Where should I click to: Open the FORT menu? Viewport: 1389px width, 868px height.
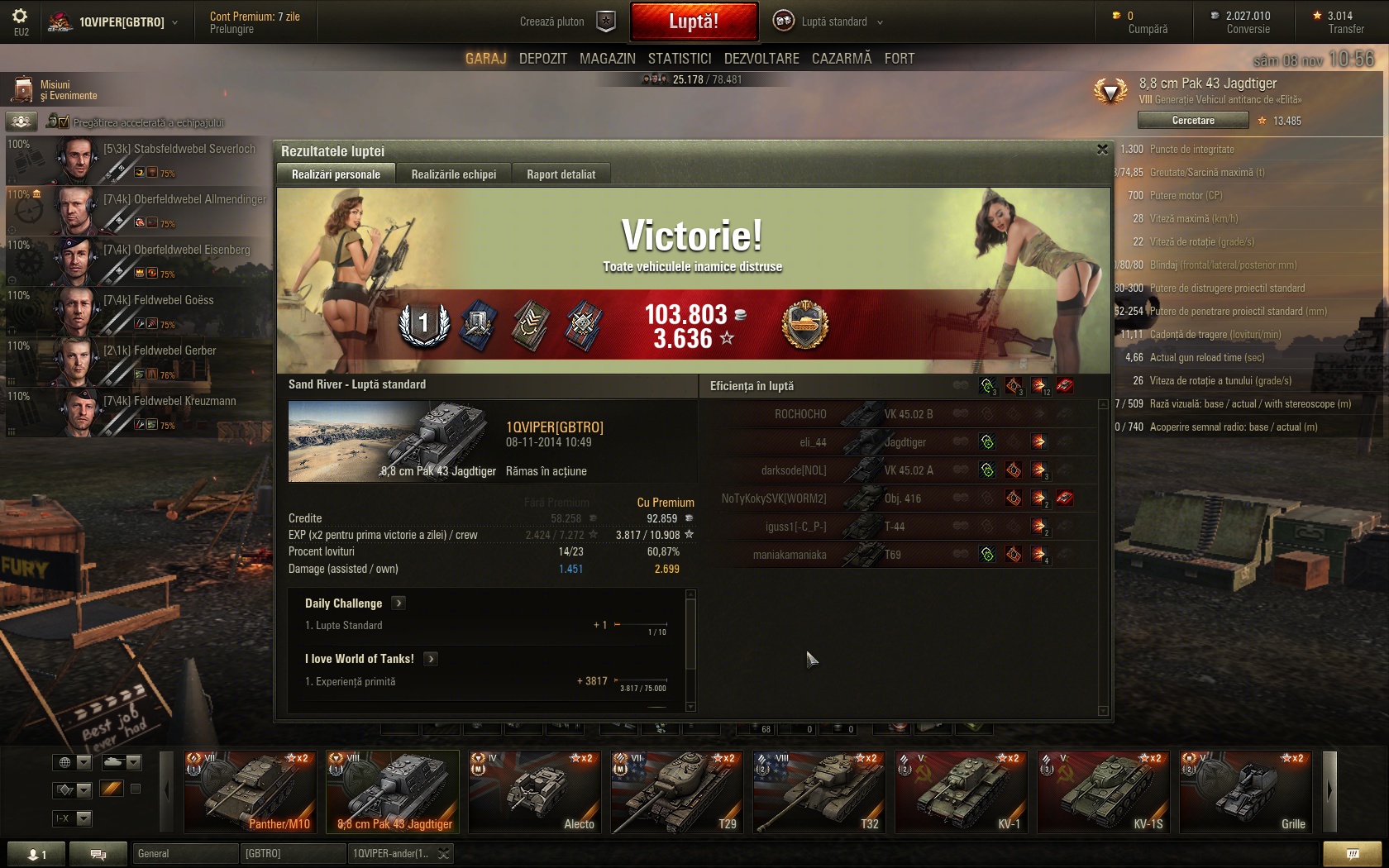tap(900, 59)
